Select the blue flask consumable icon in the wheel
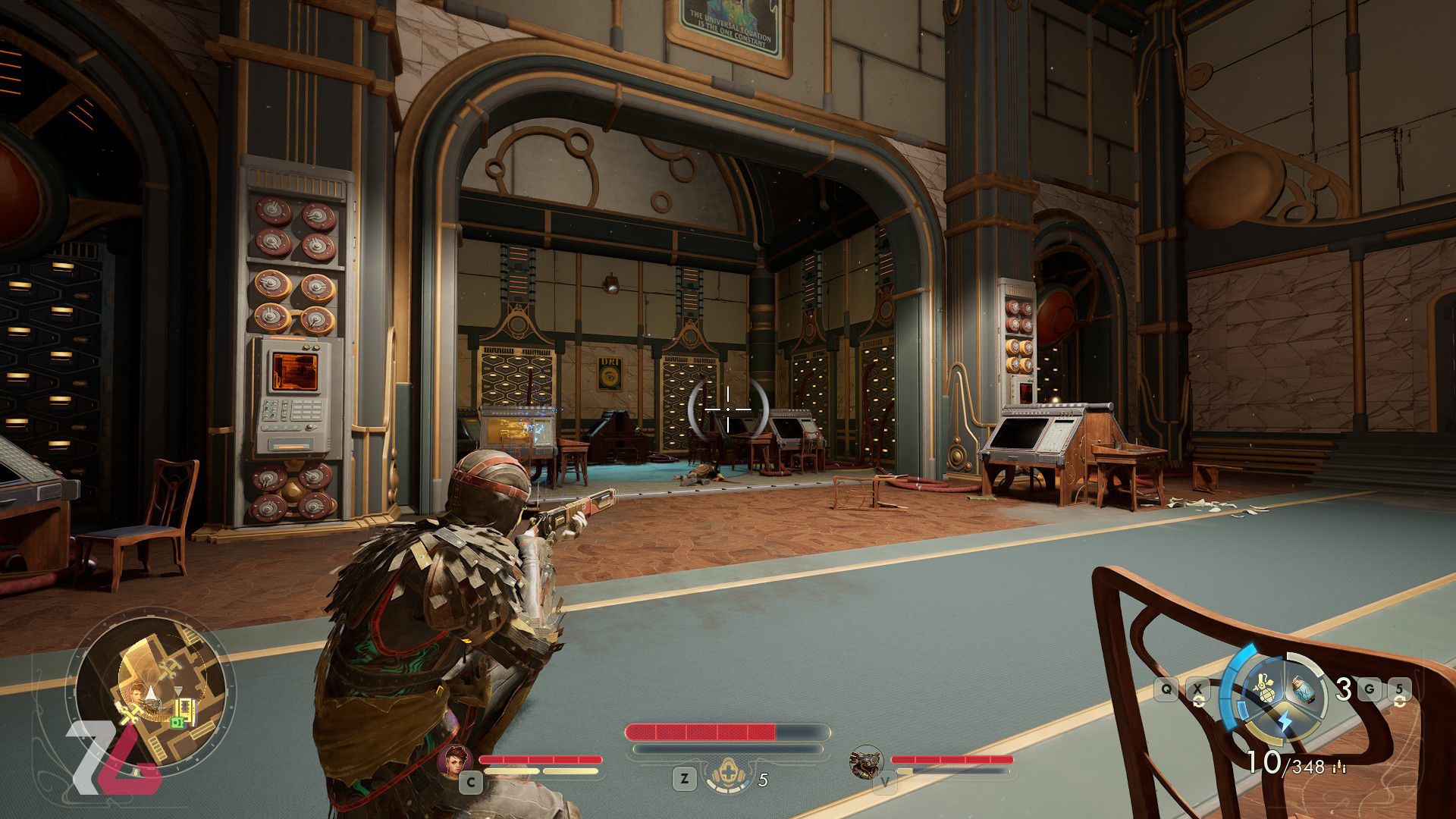Viewport: 1456px width, 819px height. click(x=1304, y=691)
